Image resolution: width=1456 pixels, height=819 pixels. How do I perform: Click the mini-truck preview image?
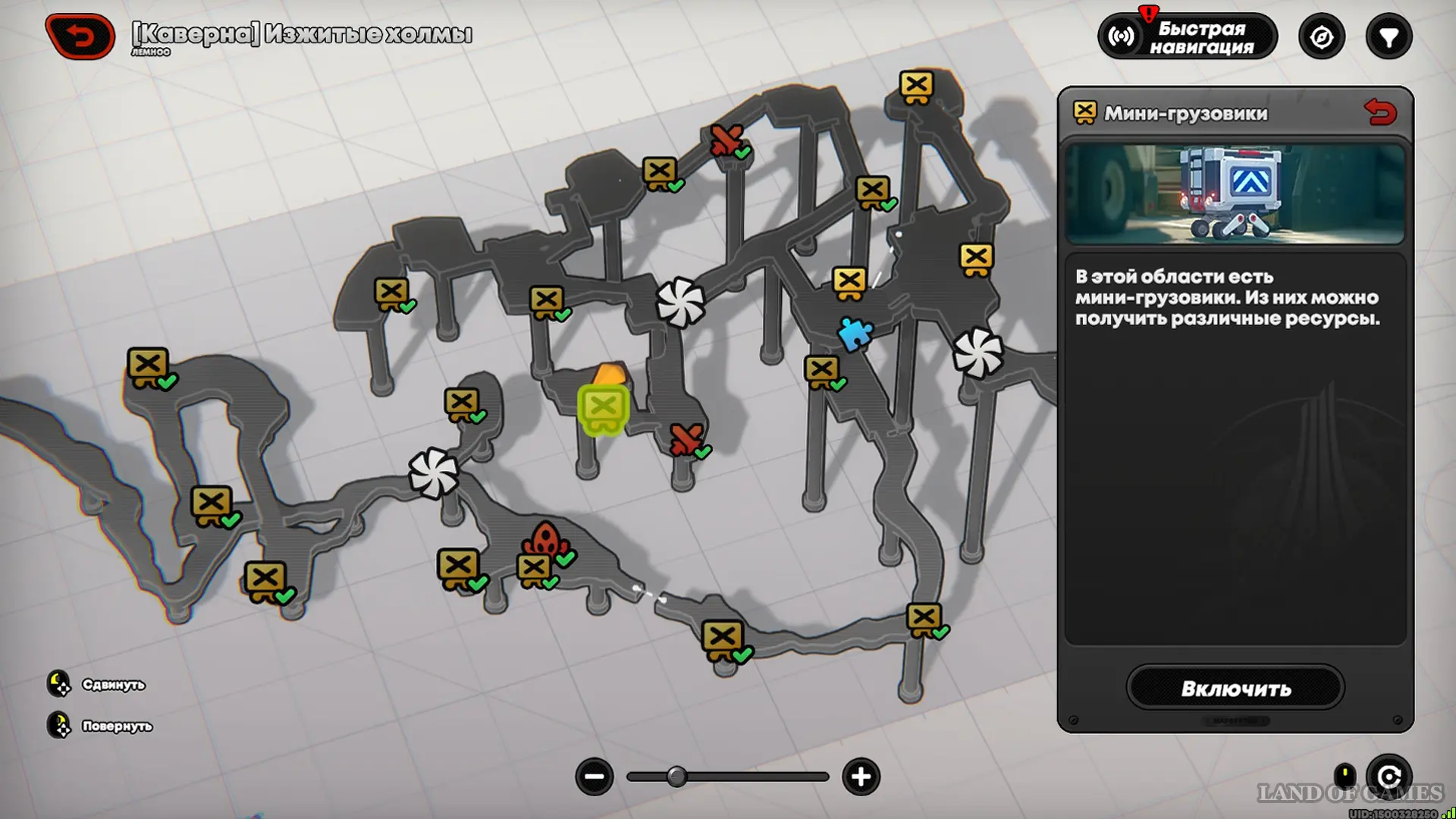pos(1235,194)
